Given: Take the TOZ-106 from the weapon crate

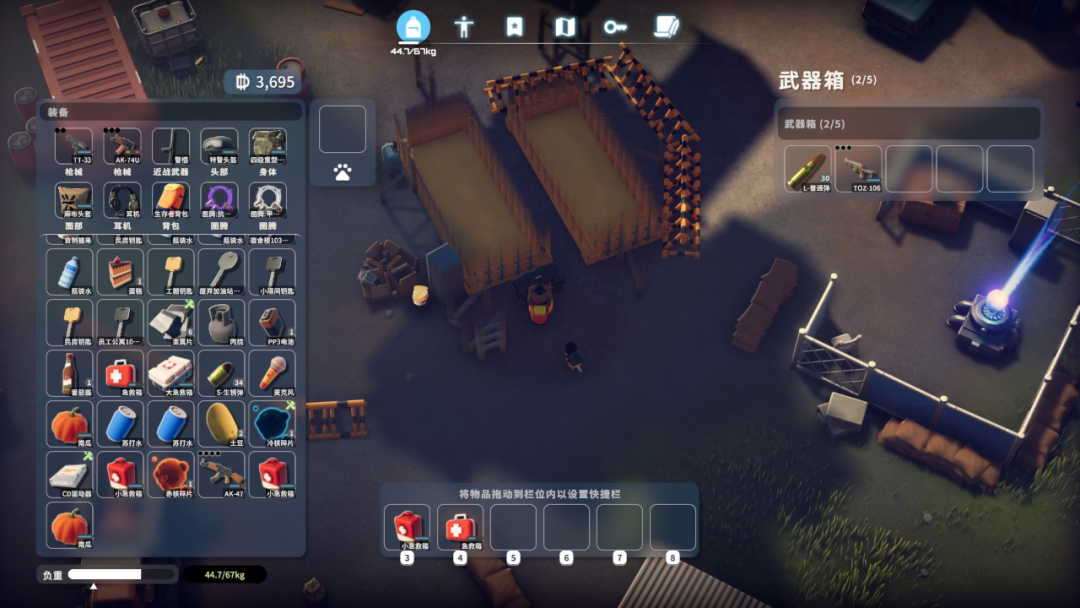Looking at the screenshot, I should click(859, 169).
